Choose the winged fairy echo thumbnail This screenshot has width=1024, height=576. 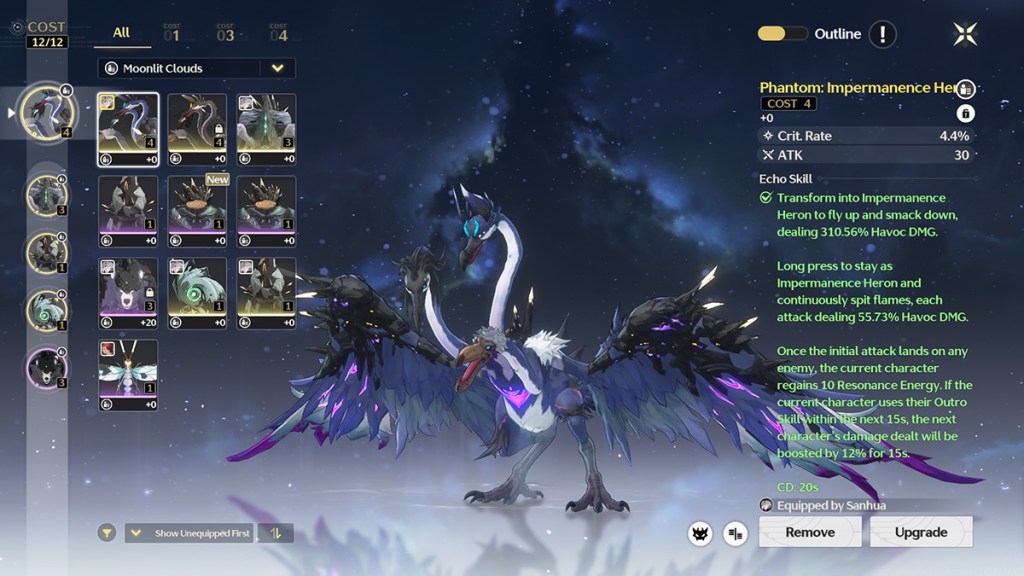(128, 375)
